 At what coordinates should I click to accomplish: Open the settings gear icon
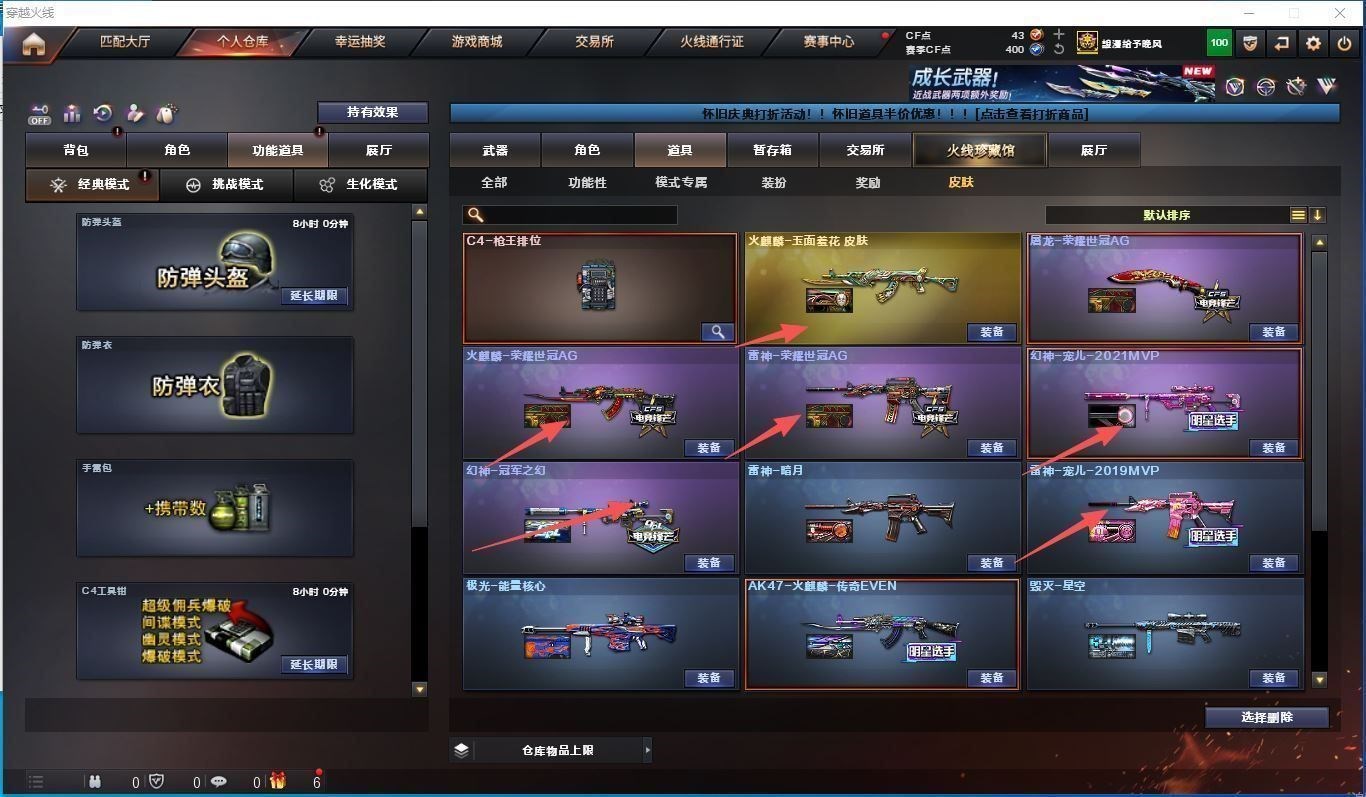1313,43
